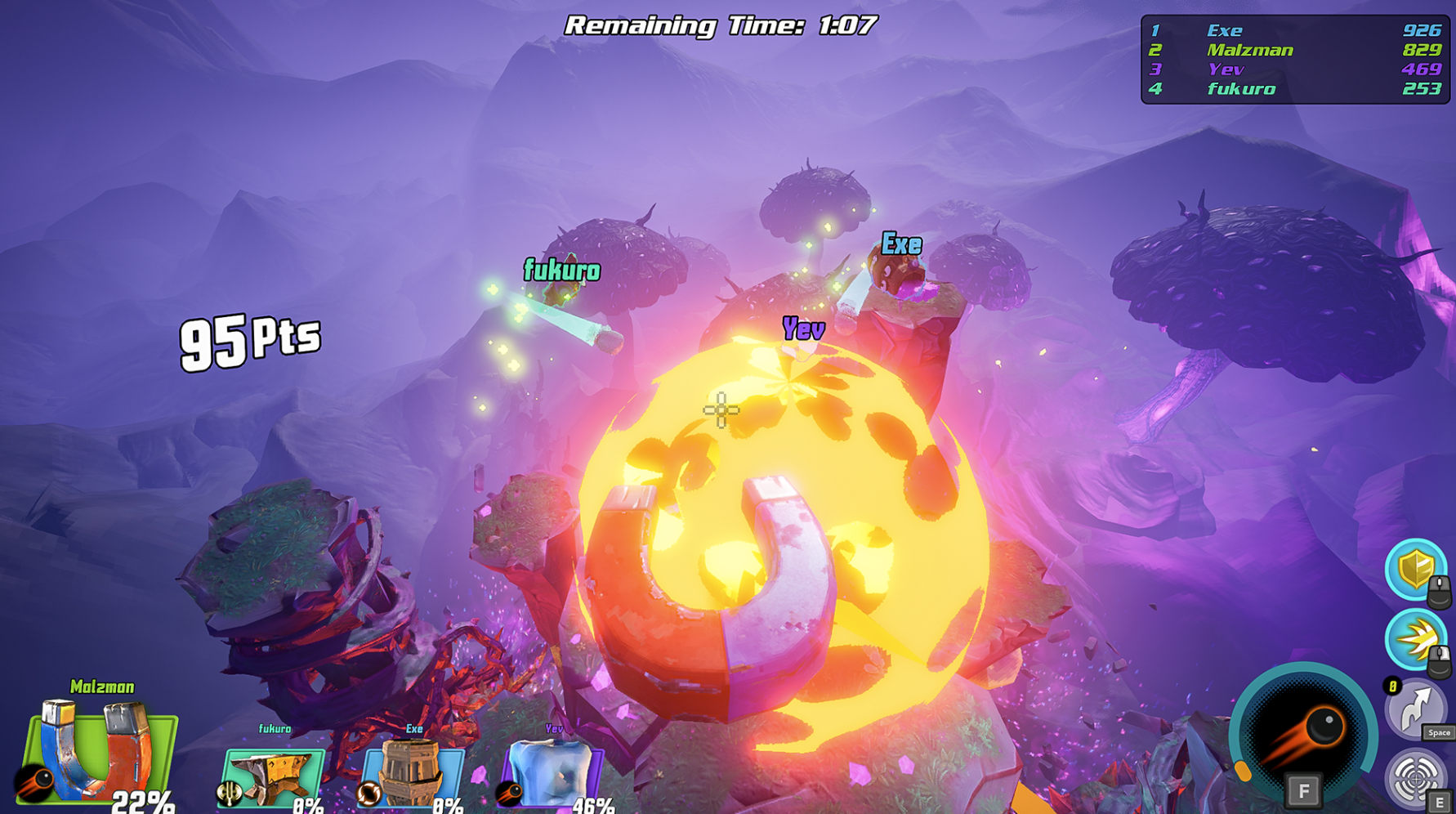Use the curved arrow jump ability
The image size is (1456, 814).
[x=1415, y=709]
